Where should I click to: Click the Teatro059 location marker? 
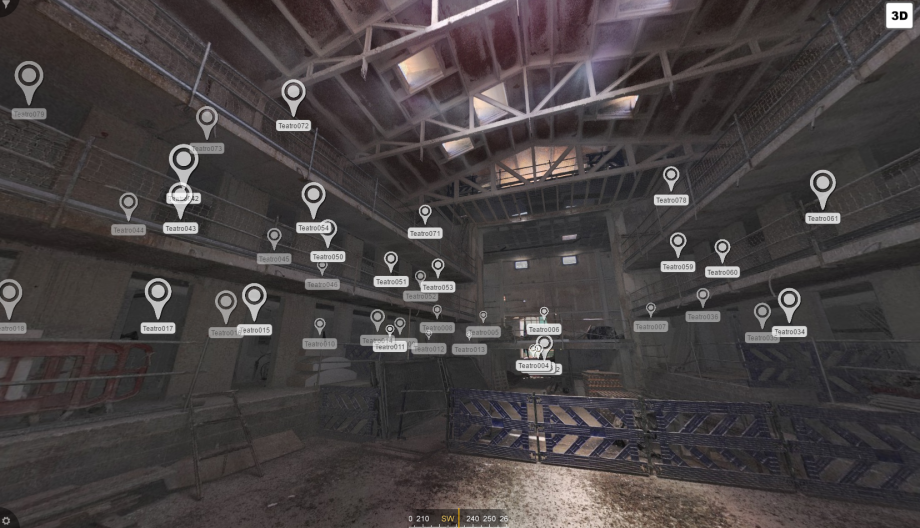(x=678, y=243)
